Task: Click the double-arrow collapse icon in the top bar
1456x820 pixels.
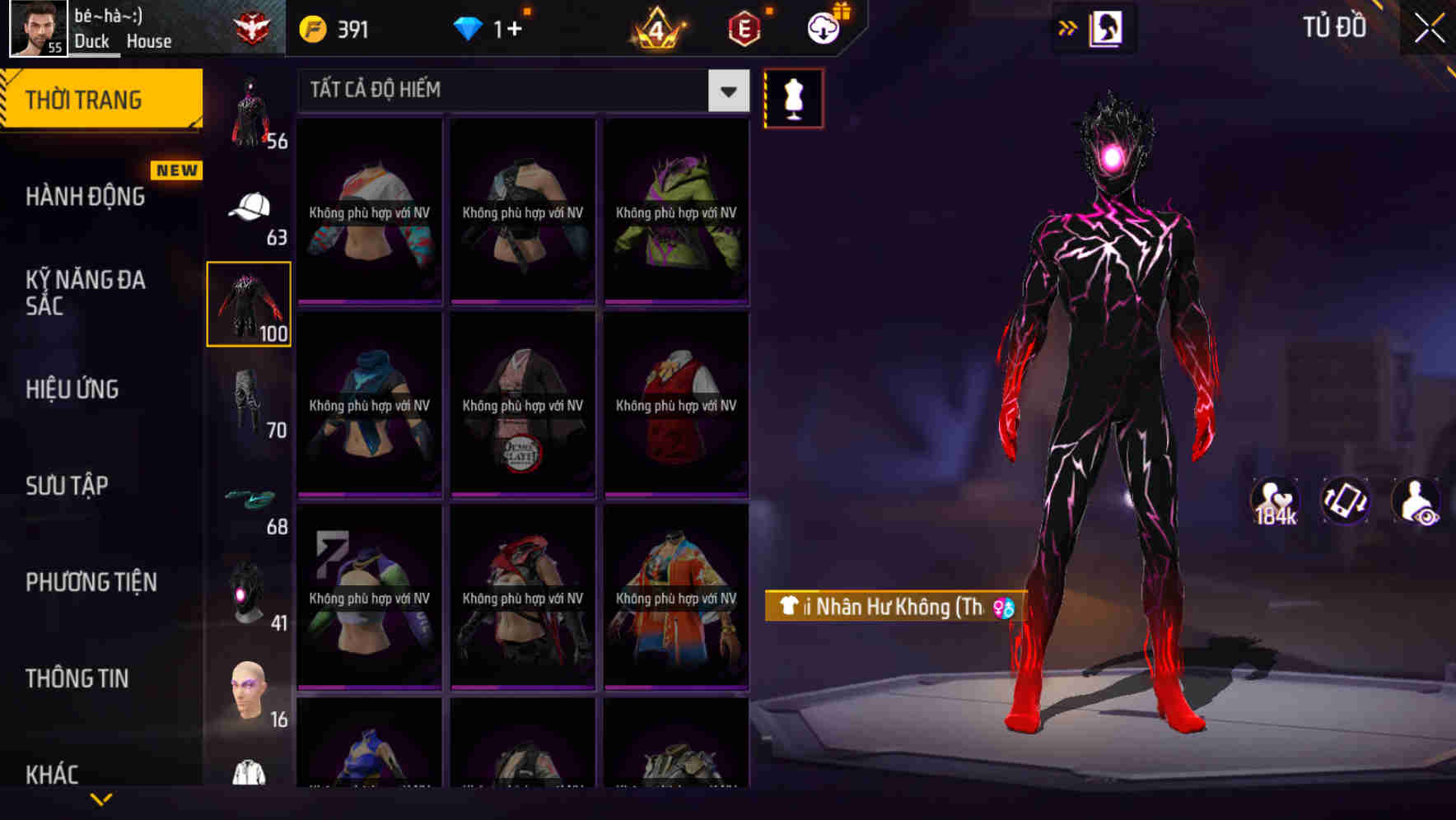Action: [1068, 27]
